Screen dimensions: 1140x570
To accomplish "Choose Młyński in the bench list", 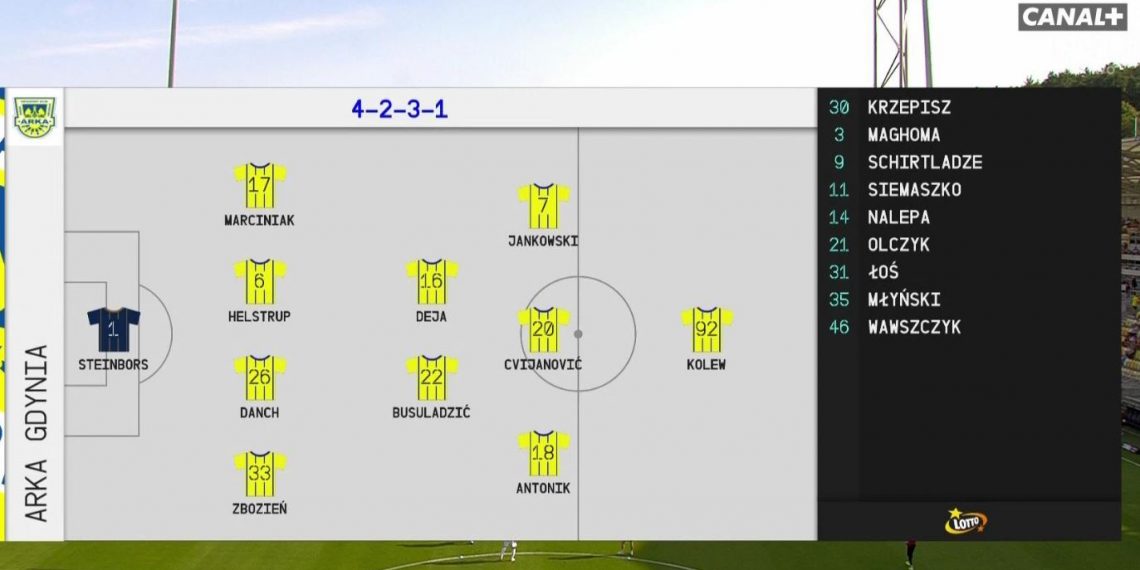I will (x=903, y=299).
